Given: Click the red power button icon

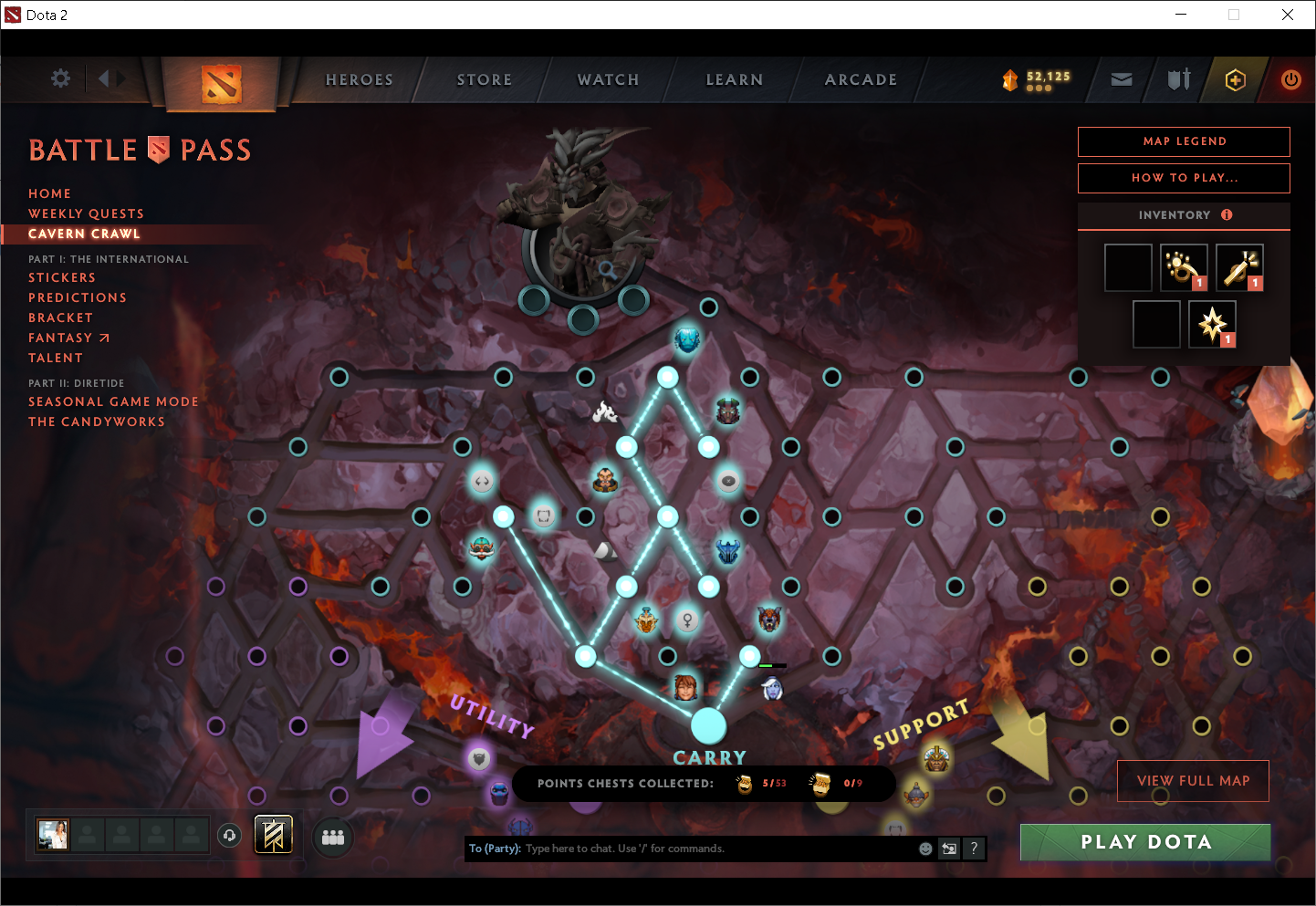Looking at the screenshot, I should (1291, 79).
